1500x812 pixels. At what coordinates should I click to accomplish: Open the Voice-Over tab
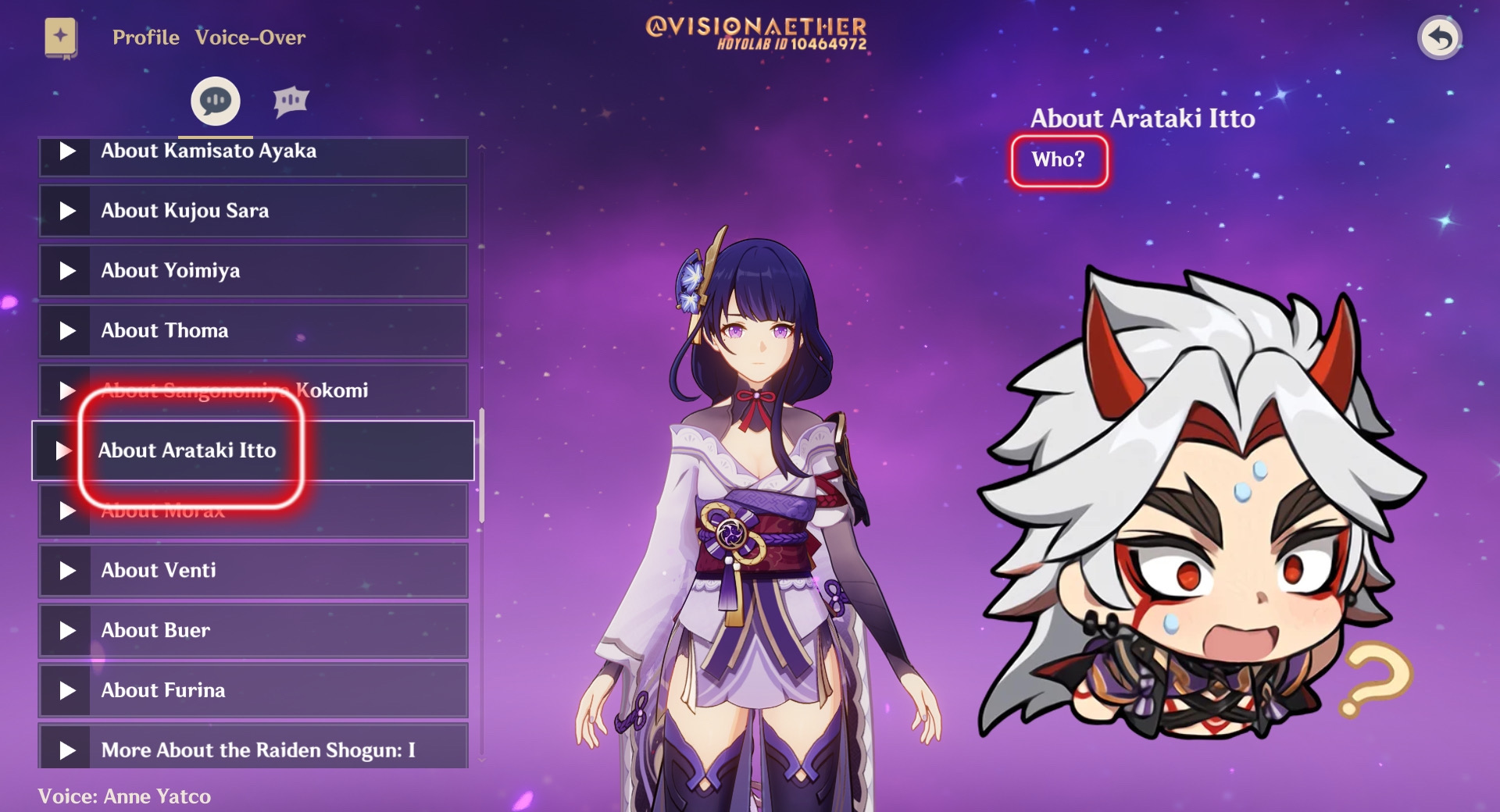click(250, 37)
